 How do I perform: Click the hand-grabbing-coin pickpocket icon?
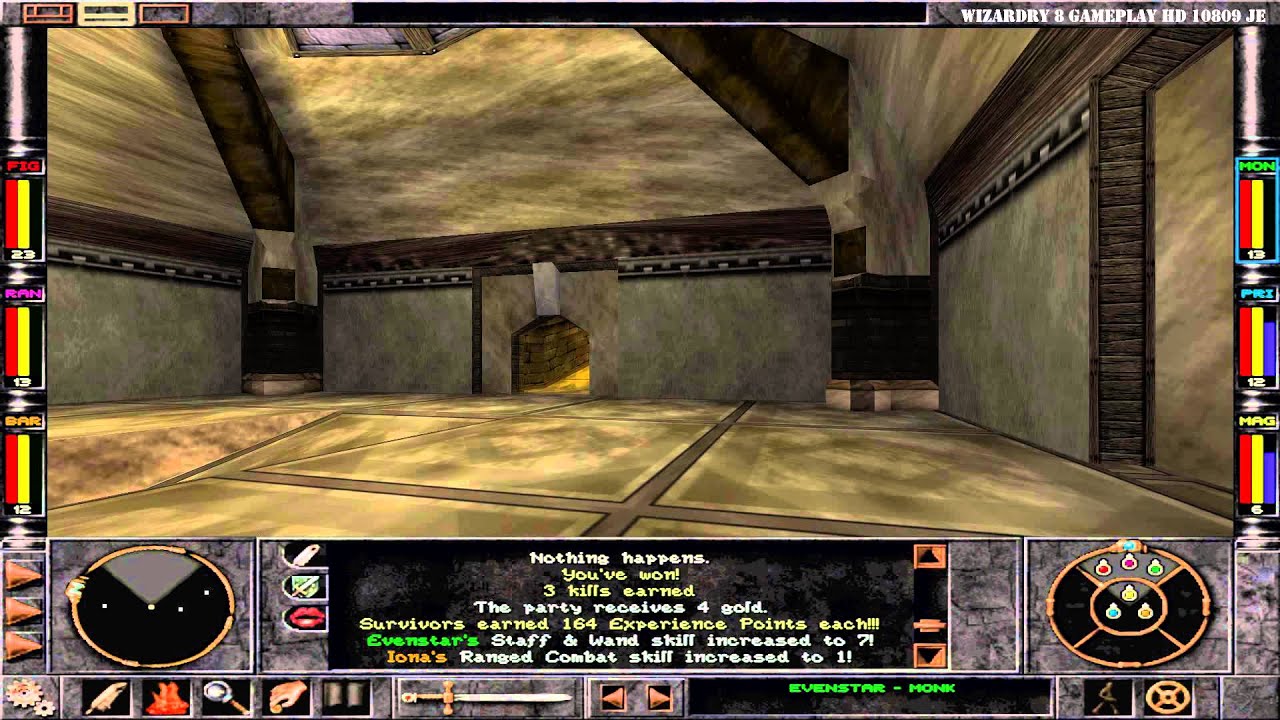pos(288,697)
